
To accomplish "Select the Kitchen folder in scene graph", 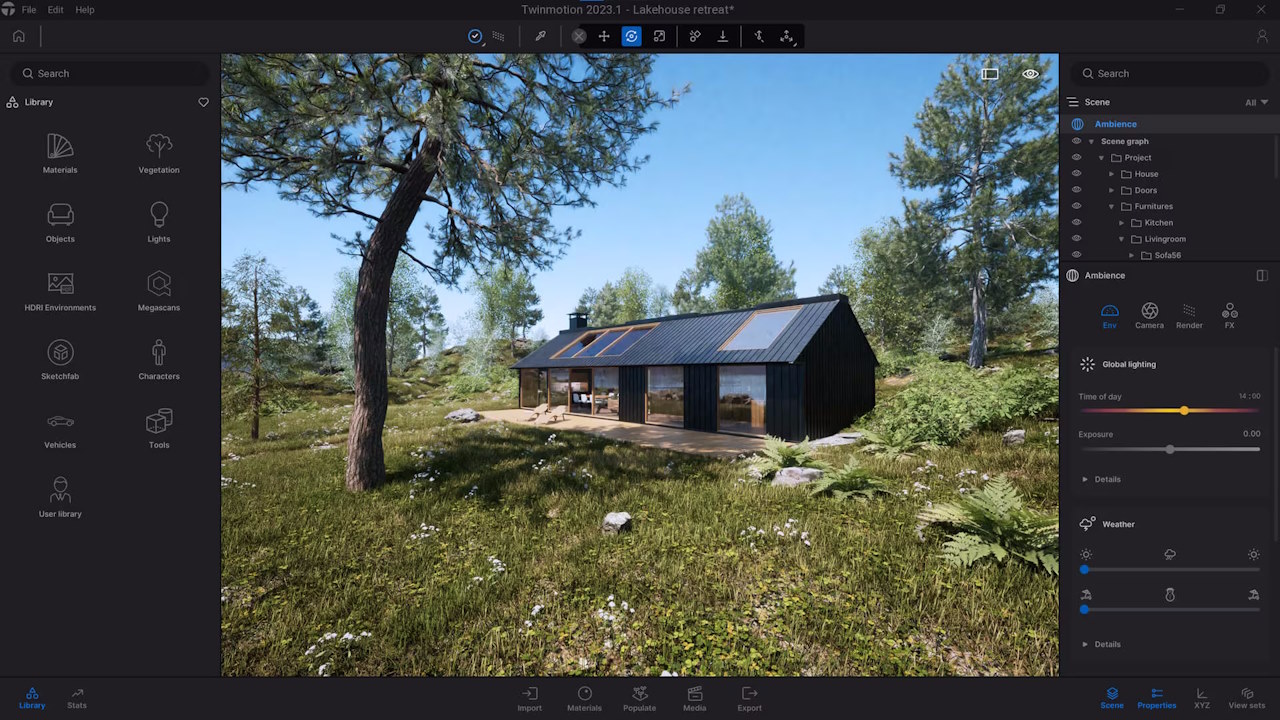I will 1158,223.
